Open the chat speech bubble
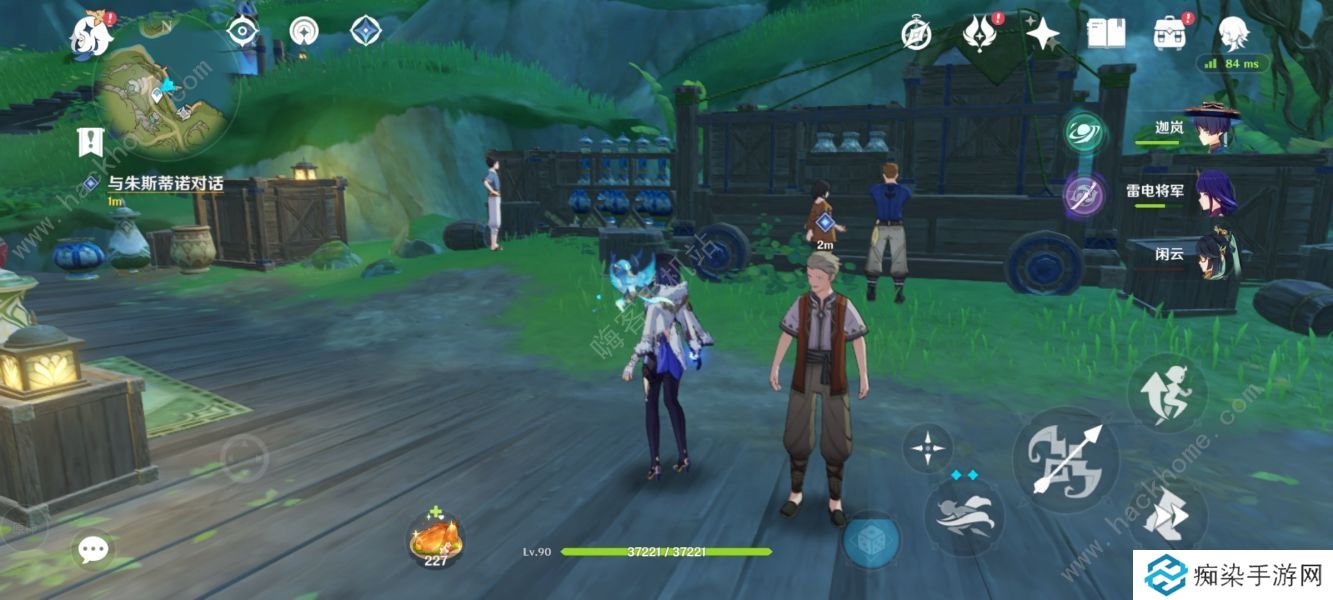1333x600 pixels. [x=94, y=548]
